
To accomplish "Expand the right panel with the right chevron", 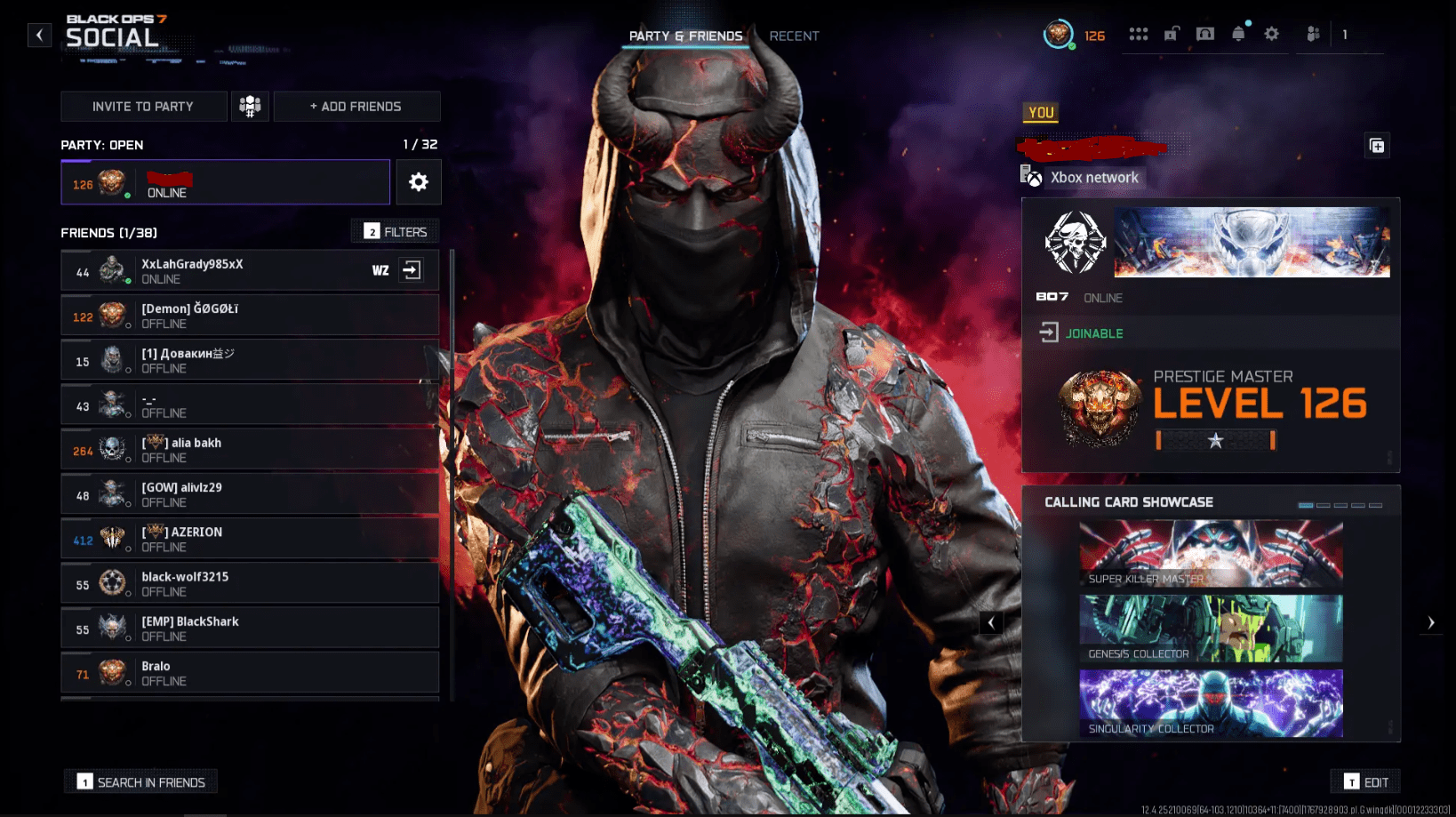I will (x=1431, y=622).
